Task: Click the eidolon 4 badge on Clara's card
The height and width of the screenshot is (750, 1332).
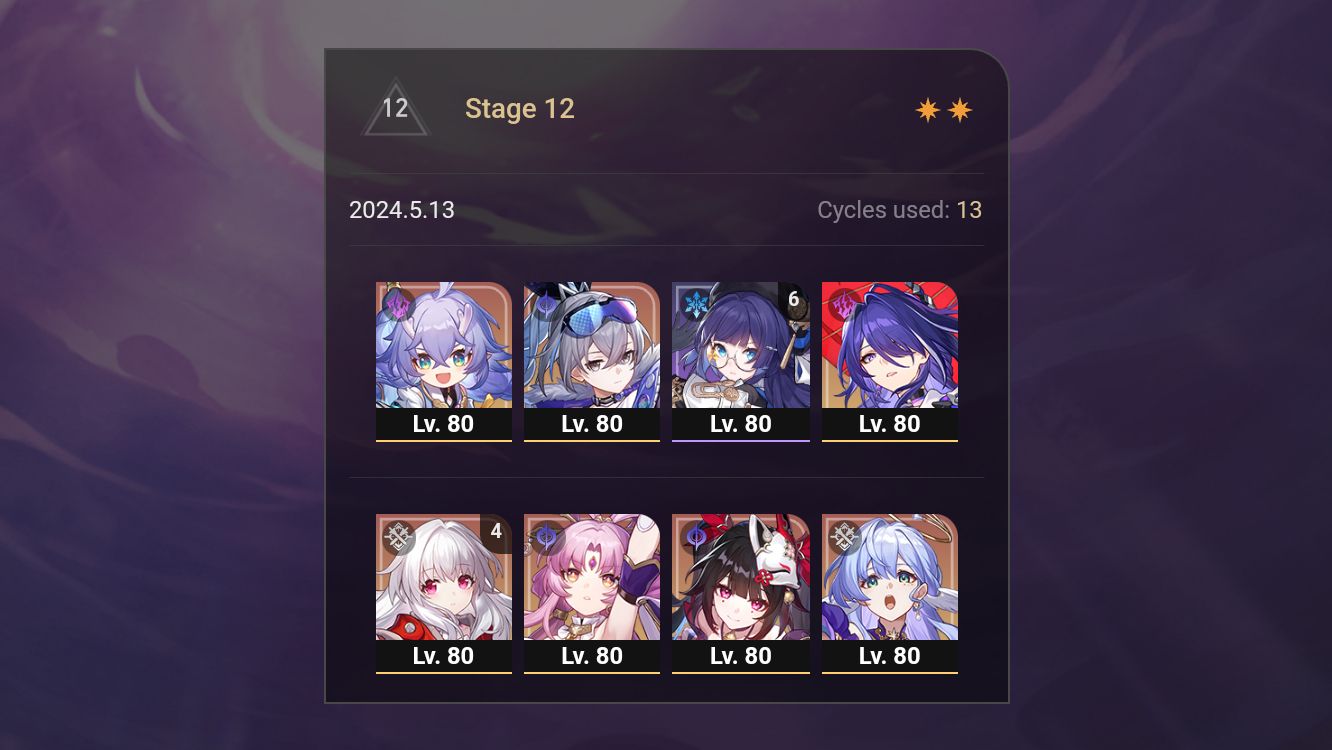Action: [x=497, y=533]
